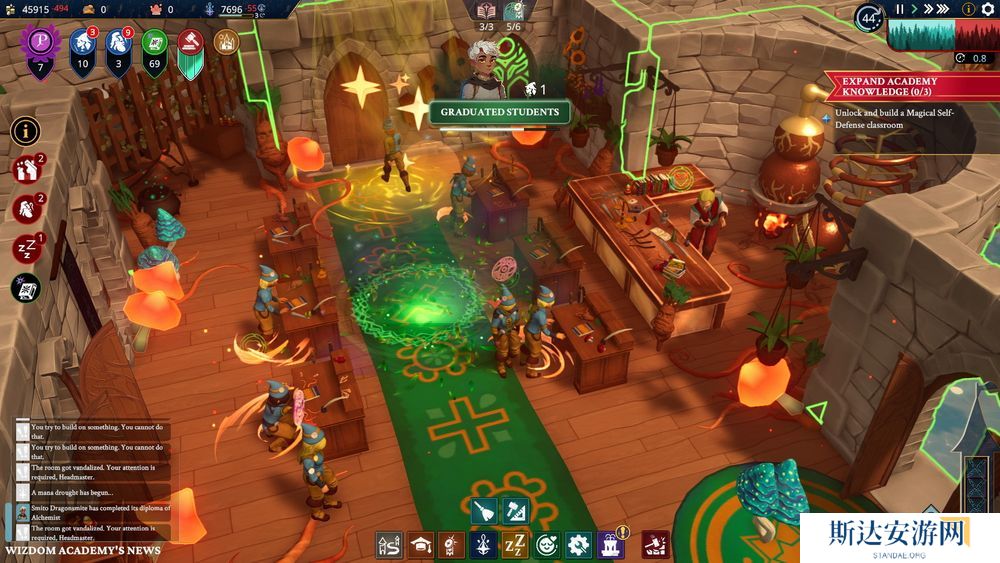The height and width of the screenshot is (563, 1000).
Task: Activate the red demolish hammer tool
Action: pyautogui.click(x=655, y=545)
